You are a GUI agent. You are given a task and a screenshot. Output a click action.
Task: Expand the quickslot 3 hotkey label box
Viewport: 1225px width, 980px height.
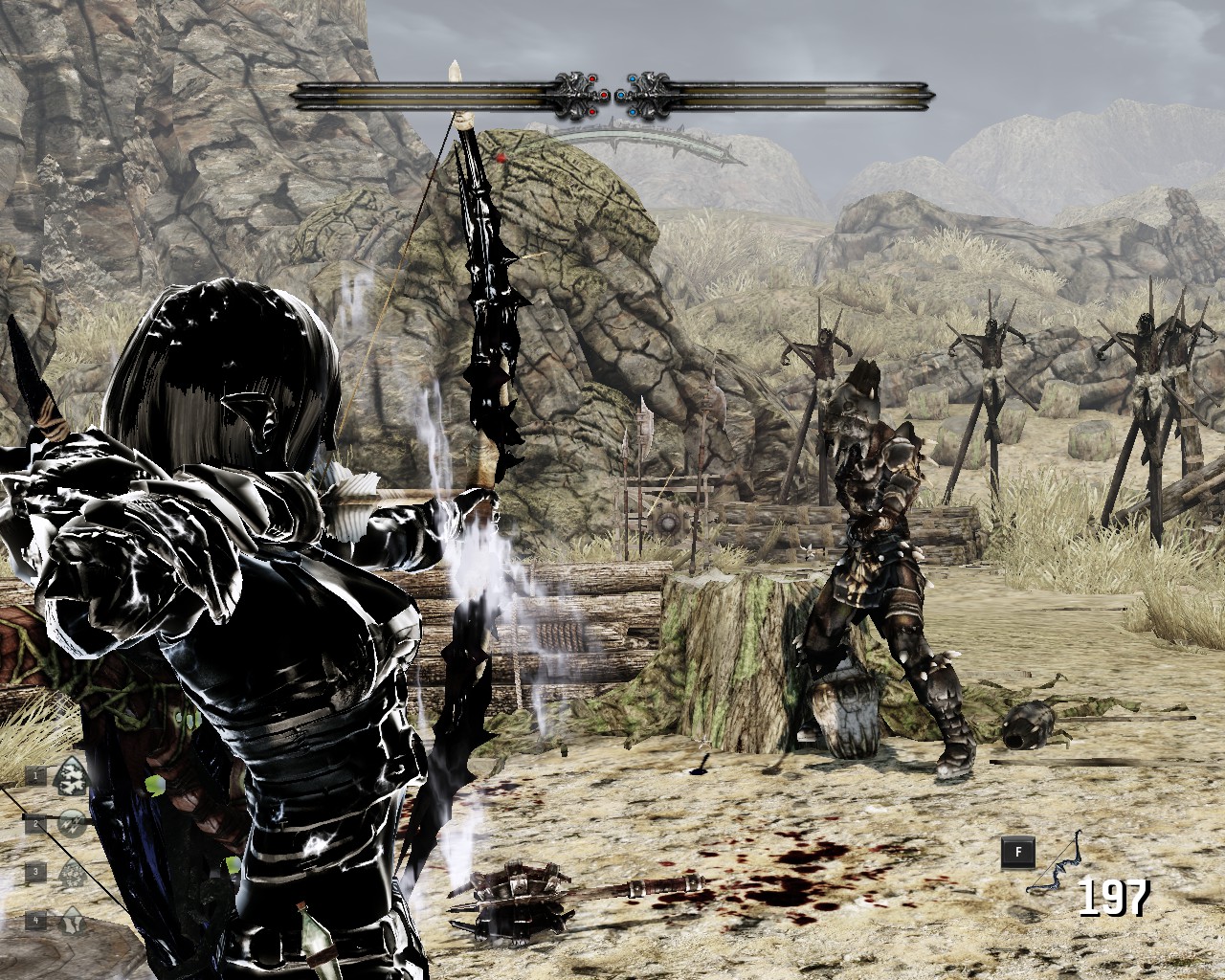click(x=36, y=872)
